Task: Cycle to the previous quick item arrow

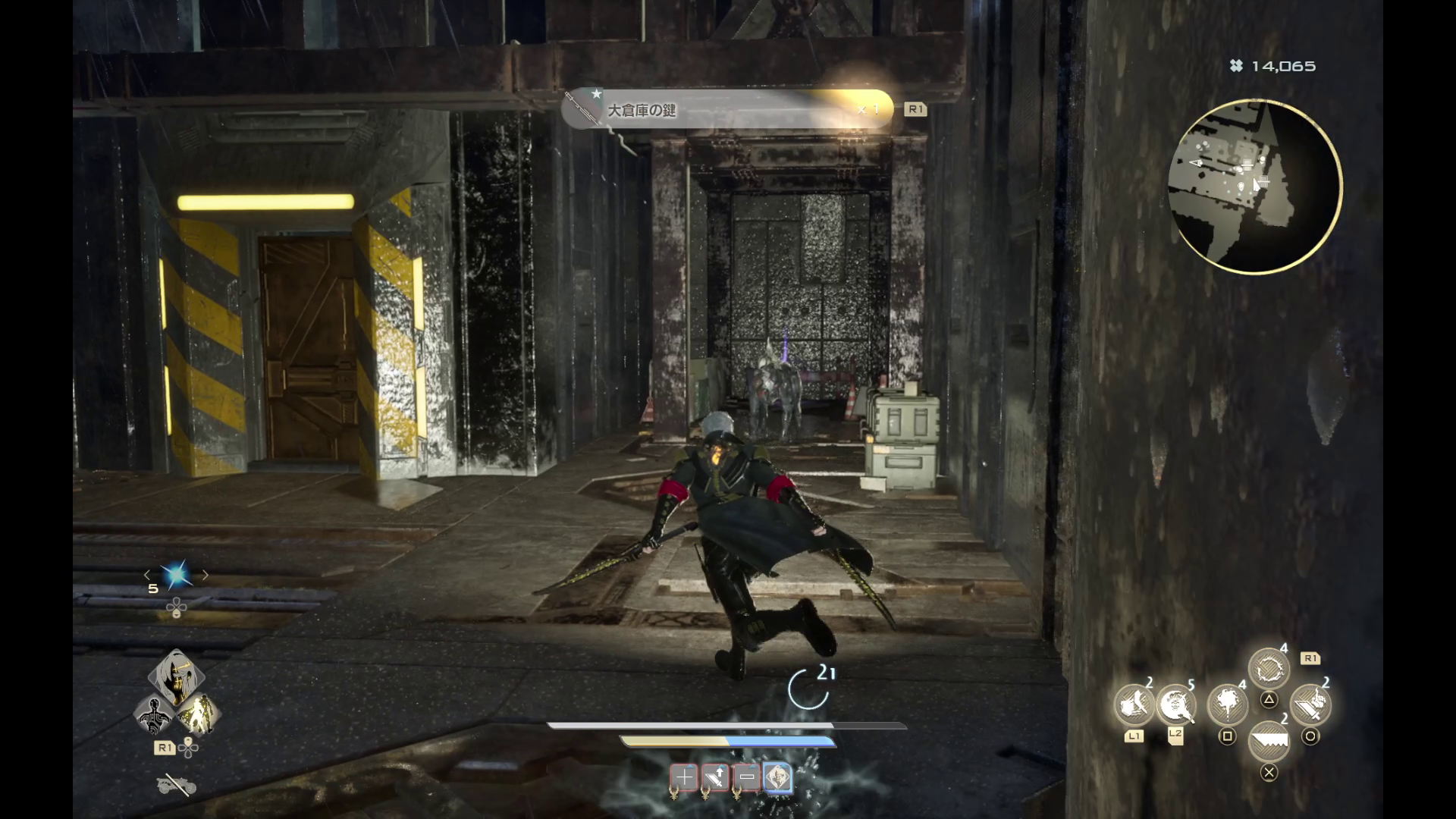Action: 148,576
